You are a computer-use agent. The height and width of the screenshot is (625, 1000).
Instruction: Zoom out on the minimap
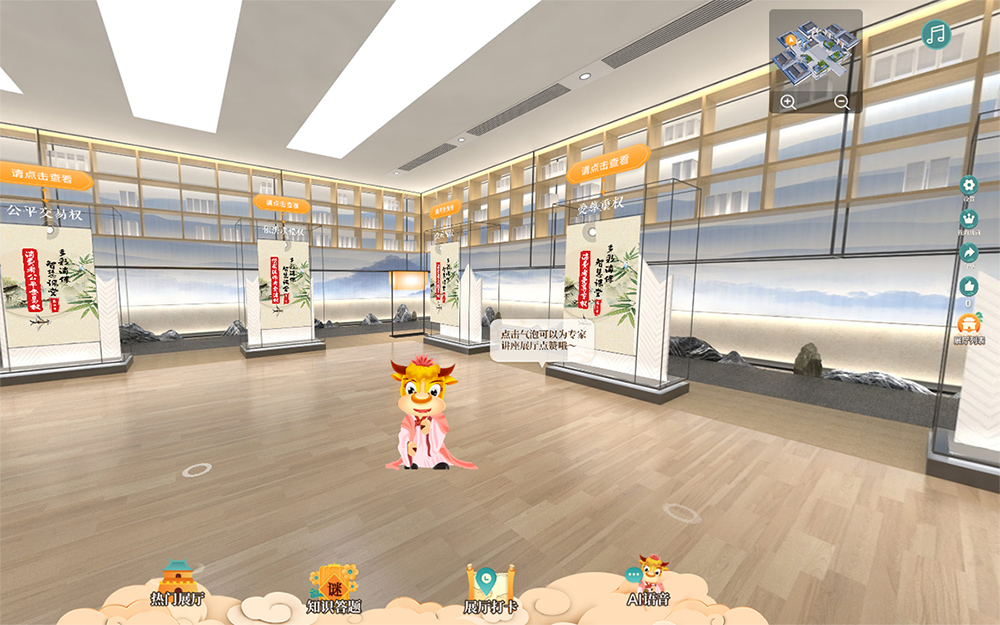pyautogui.click(x=842, y=102)
